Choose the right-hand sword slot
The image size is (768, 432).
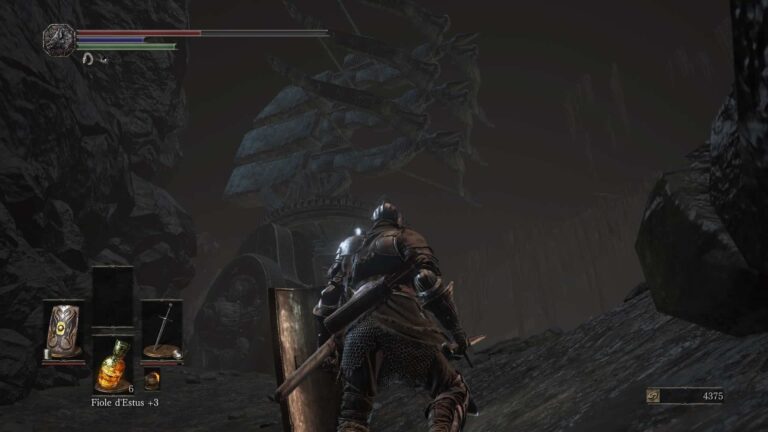[161, 330]
